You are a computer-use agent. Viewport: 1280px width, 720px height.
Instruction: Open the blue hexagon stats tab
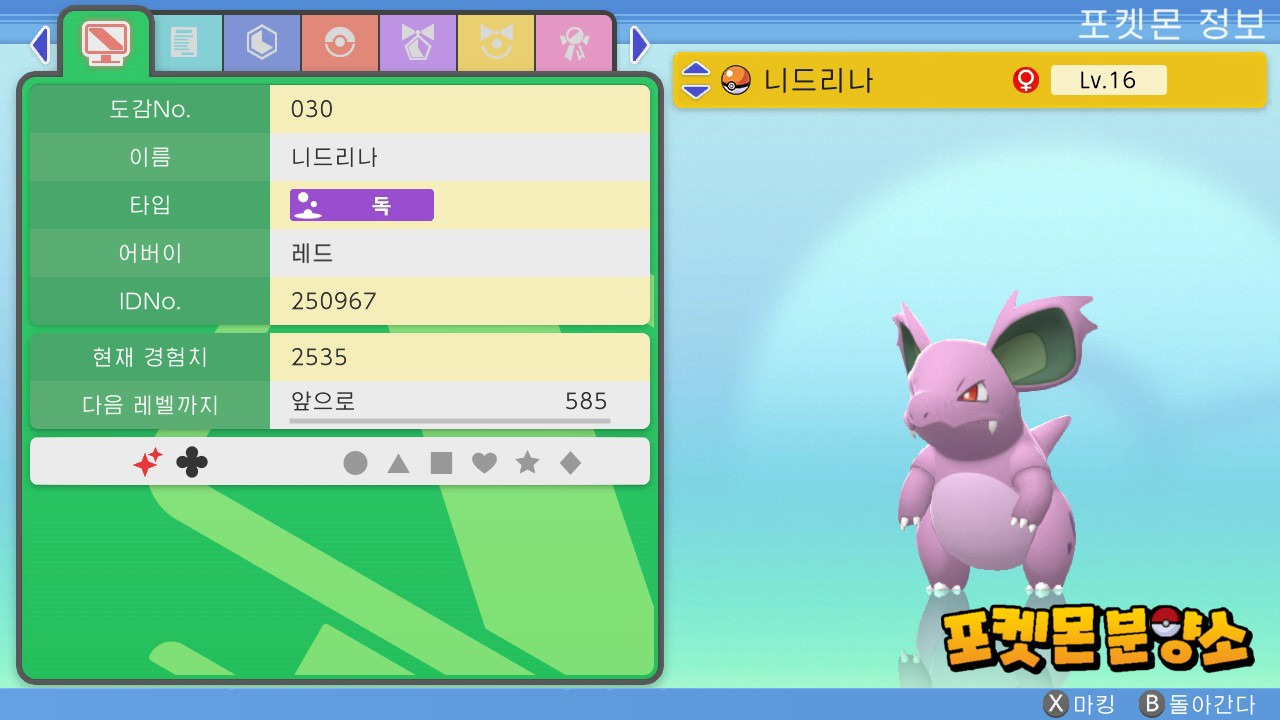(261, 42)
